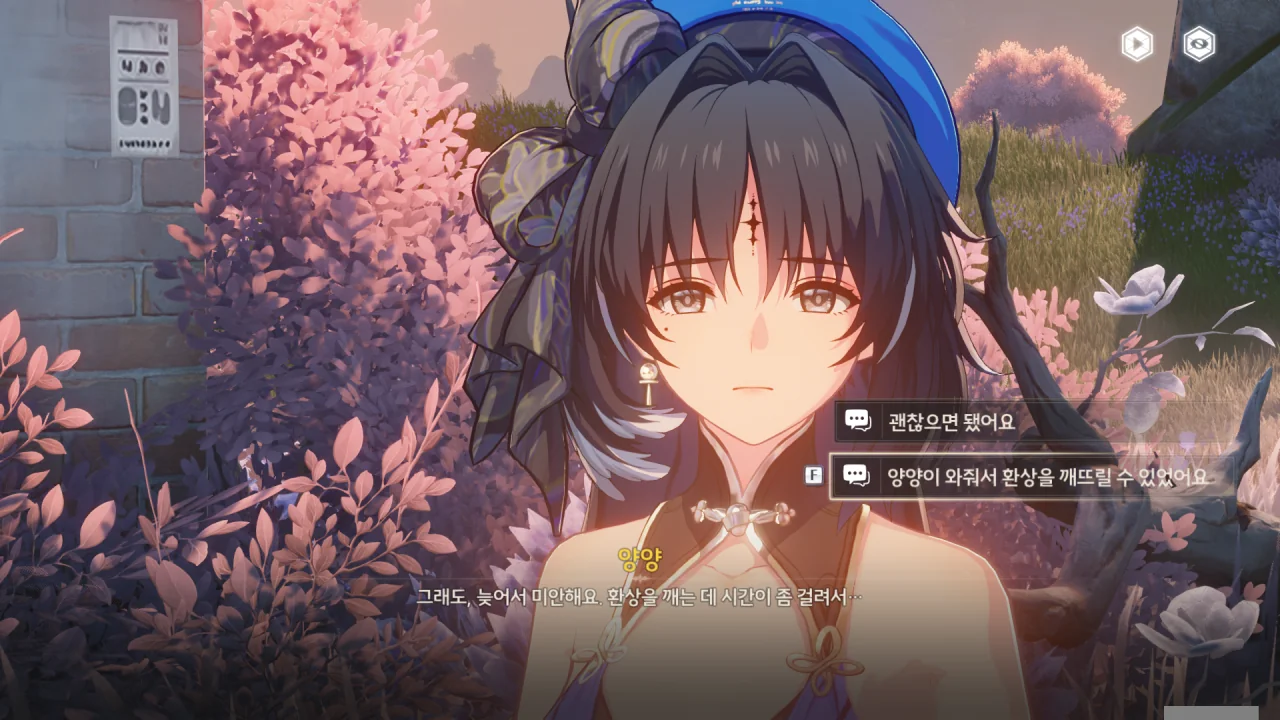Hide the interface with the eye icon
Screen dimensions: 1280x720
(1199, 44)
